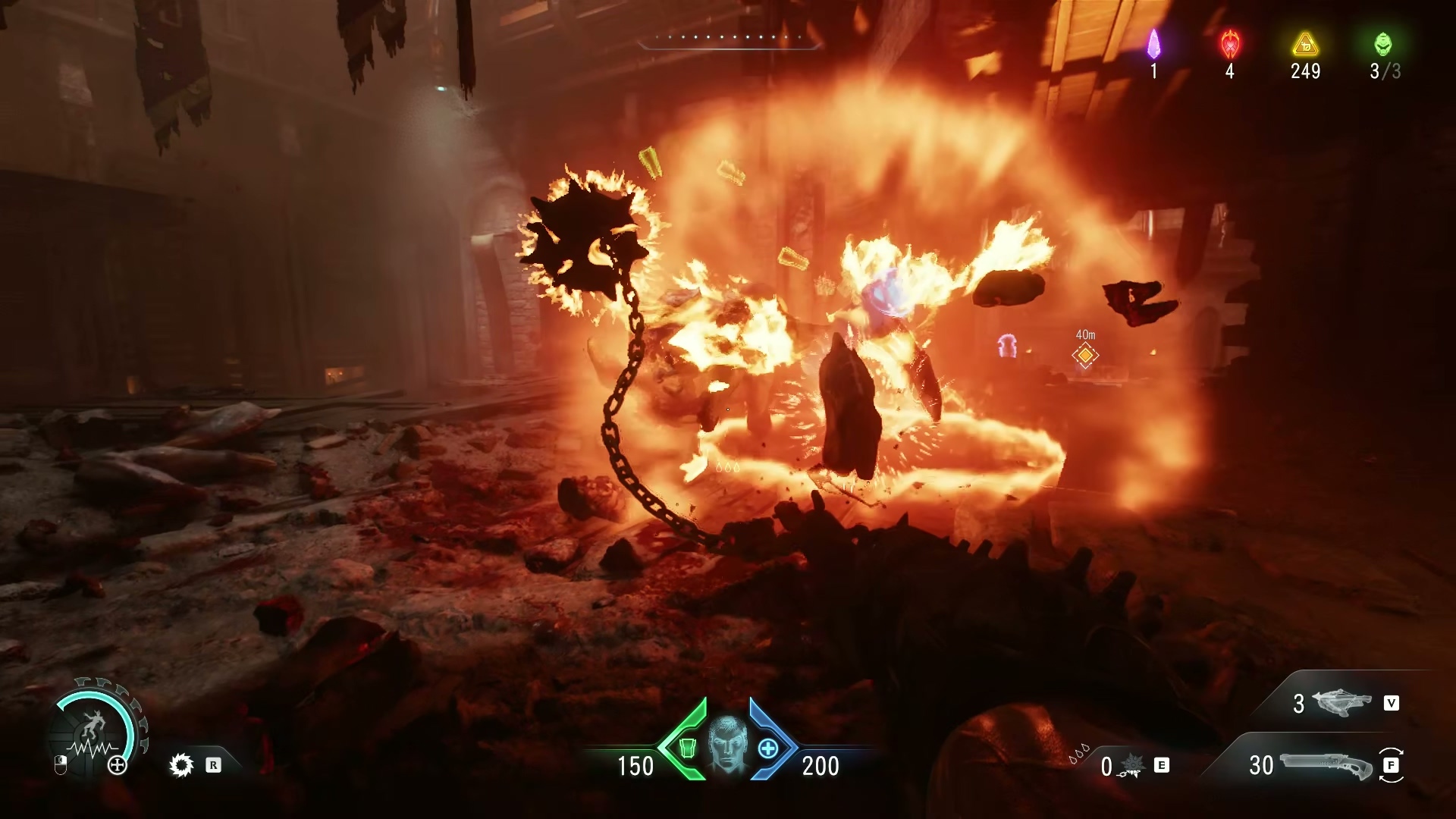This screenshot has width=1456, height=819.
Task: Select the equipped shotgun weapon icon
Action: pos(1326,765)
